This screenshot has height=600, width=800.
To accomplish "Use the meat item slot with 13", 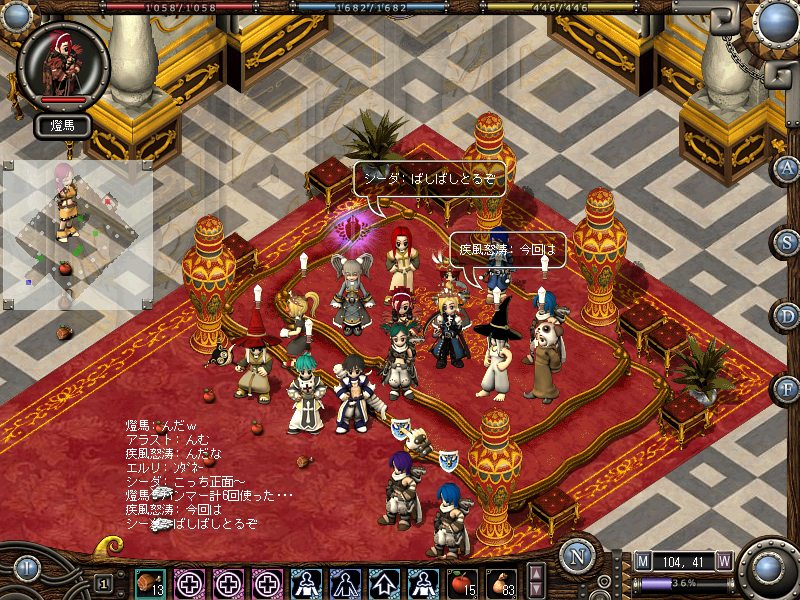I will point(151,582).
